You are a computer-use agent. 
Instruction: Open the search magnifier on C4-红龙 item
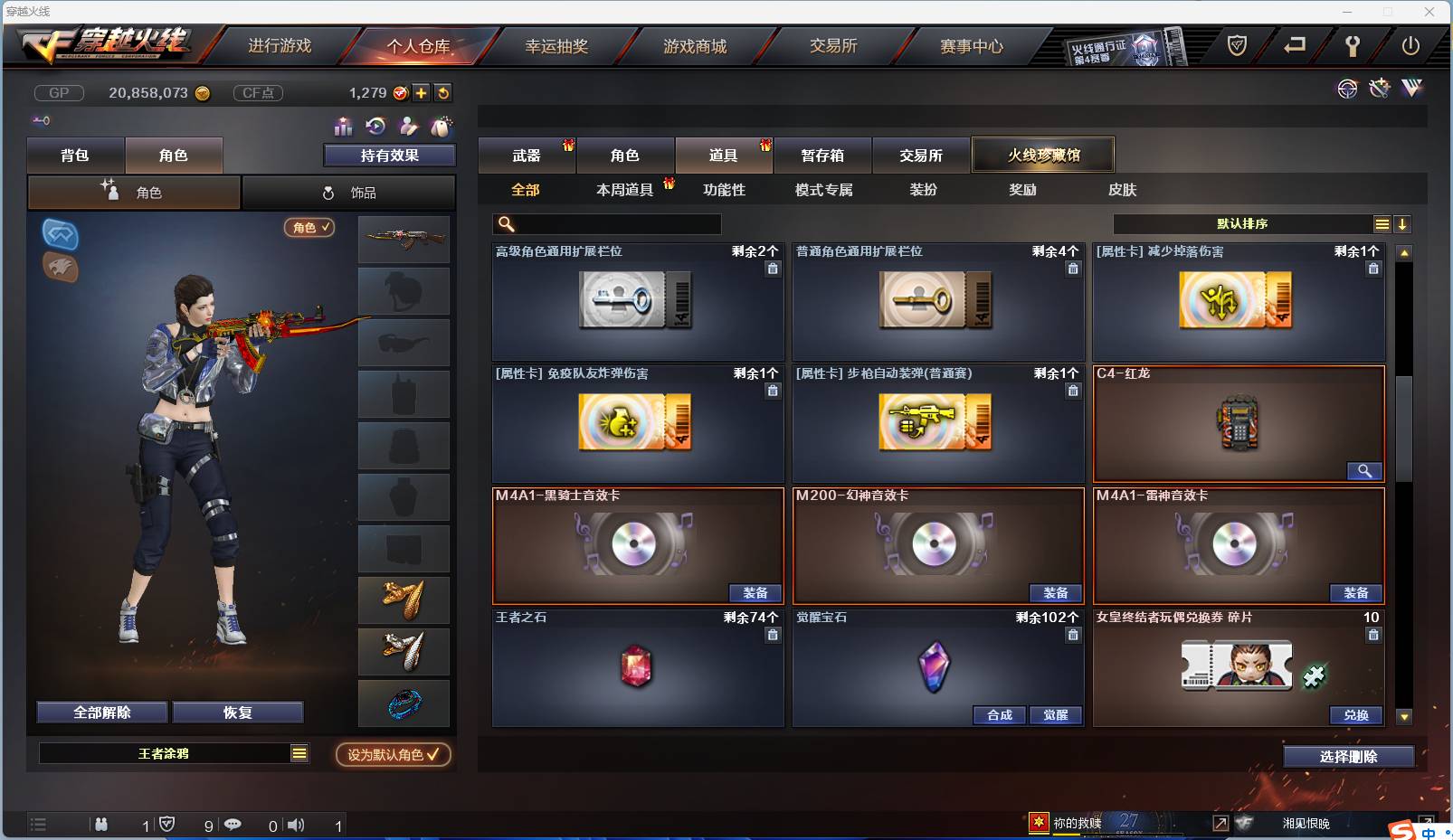(1365, 471)
